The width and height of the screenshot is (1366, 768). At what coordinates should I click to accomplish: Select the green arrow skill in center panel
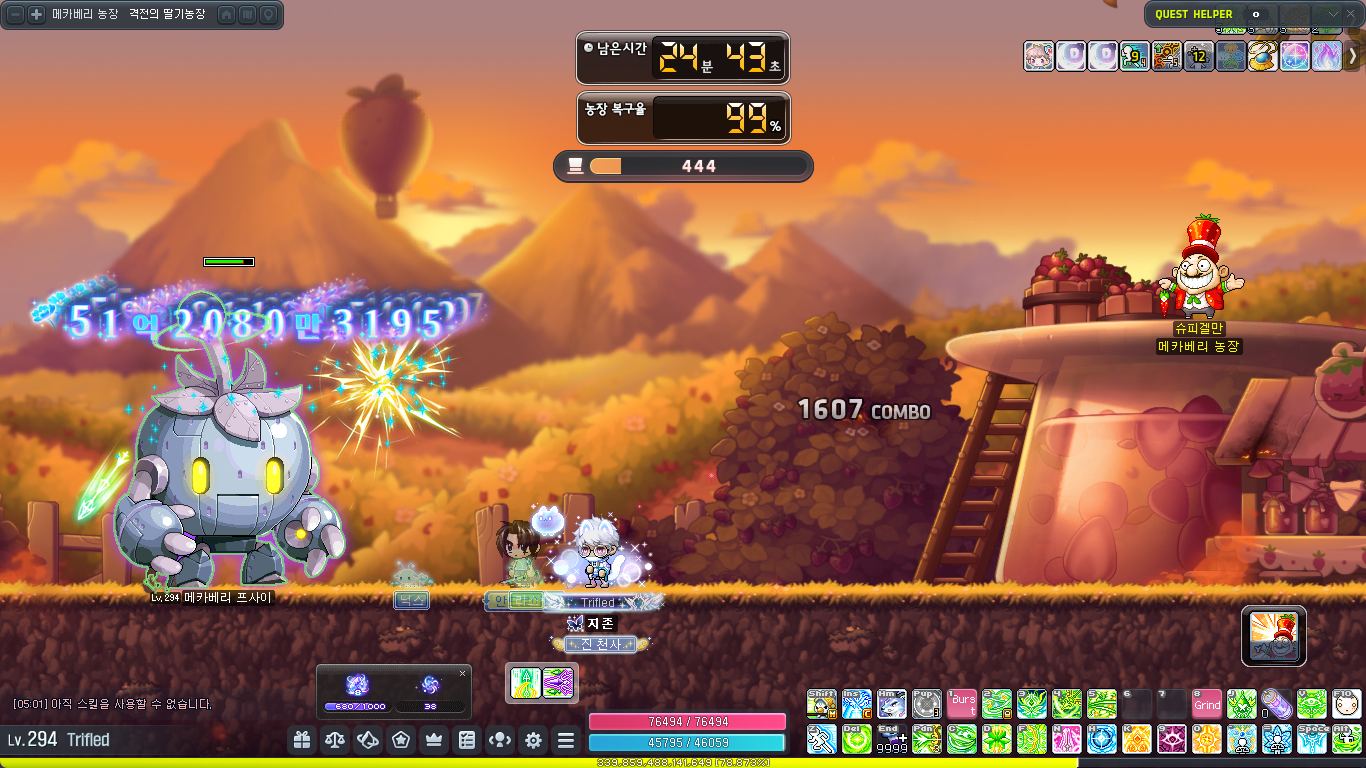point(526,683)
